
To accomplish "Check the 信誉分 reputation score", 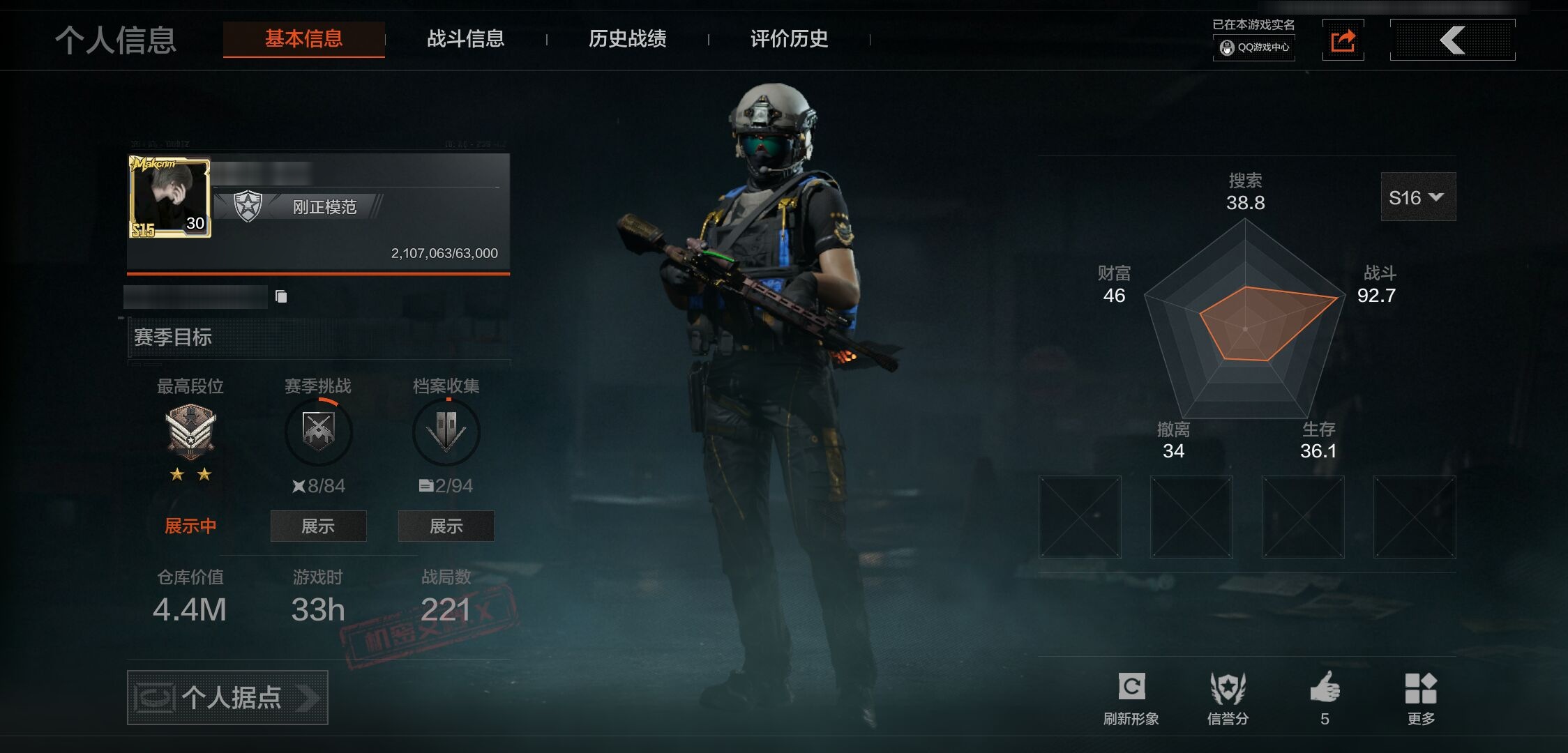I will [1228, 696].
